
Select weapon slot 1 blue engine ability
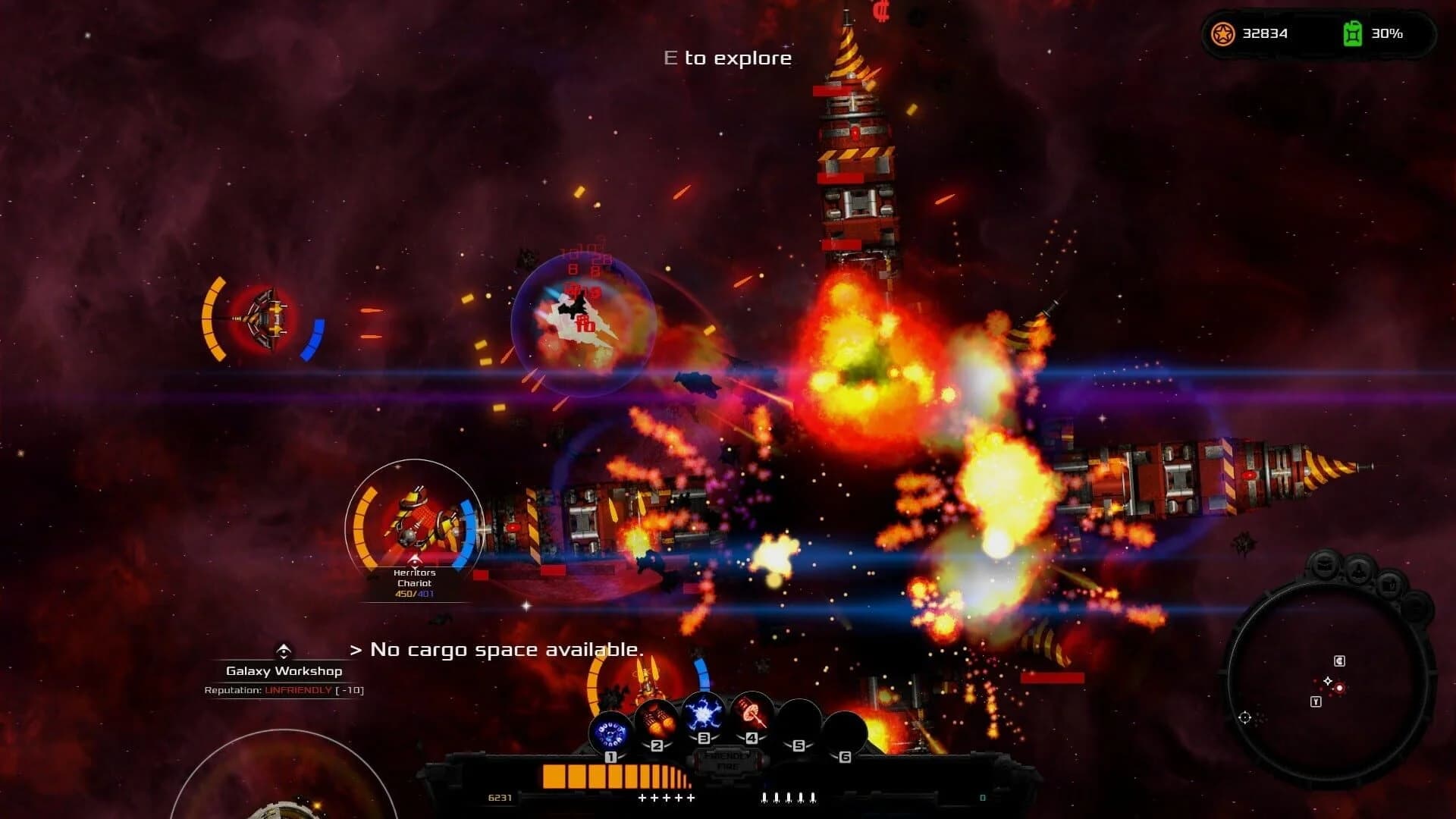610,729
